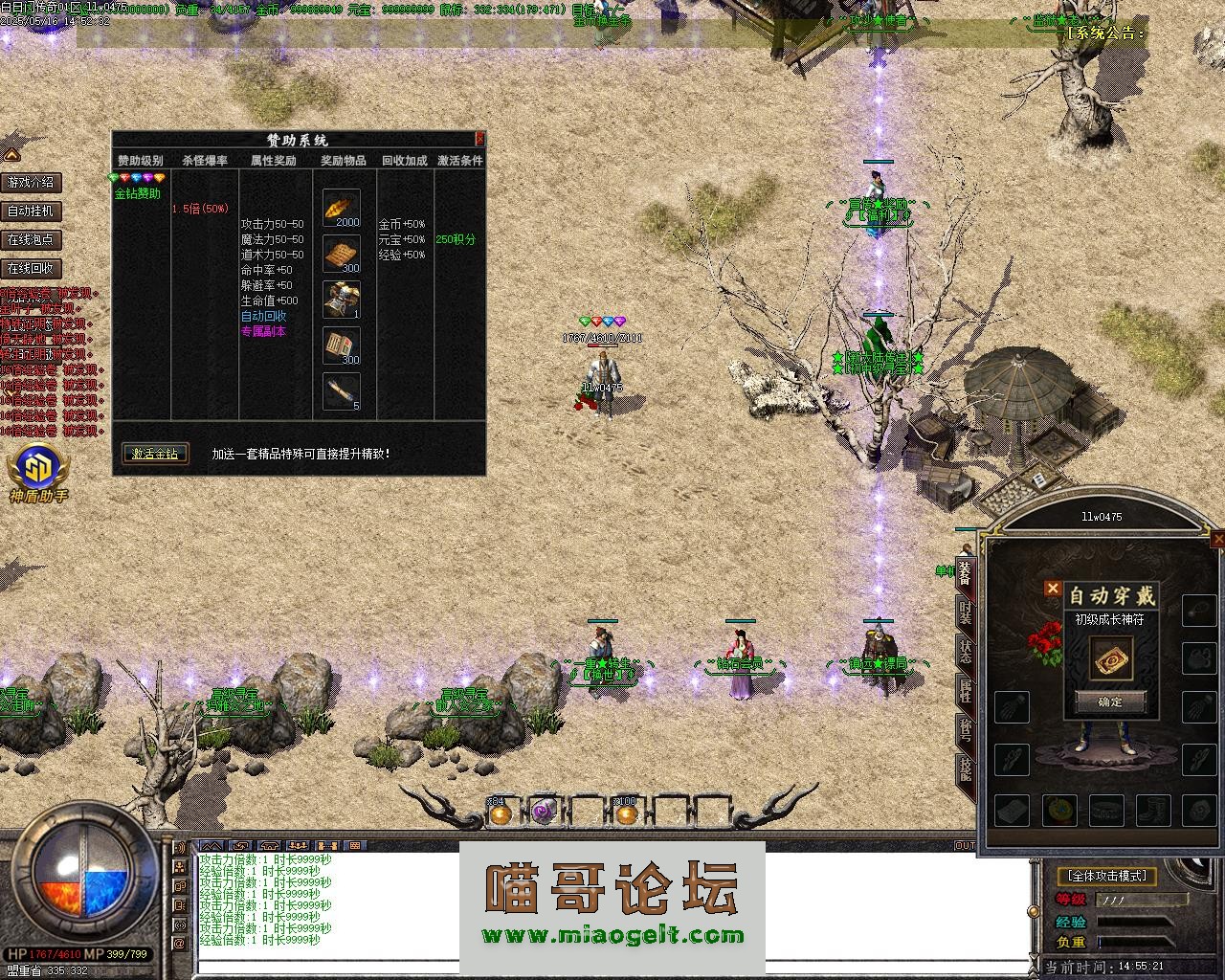Dismiss the 自动穿戴 auto-equip popup
Image resolution: width=1225 pixels, height=980 pixels.
(x=1053, y=589)
